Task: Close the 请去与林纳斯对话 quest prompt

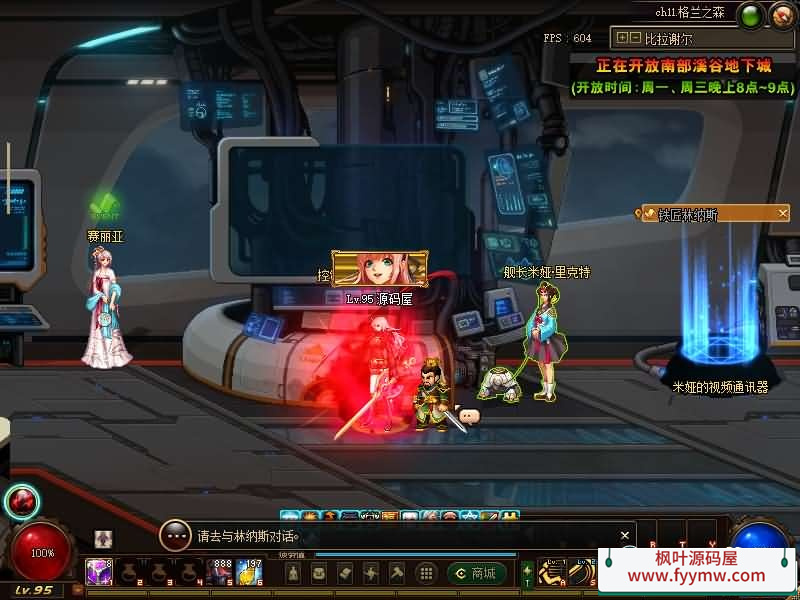Action: coord(625,535)
